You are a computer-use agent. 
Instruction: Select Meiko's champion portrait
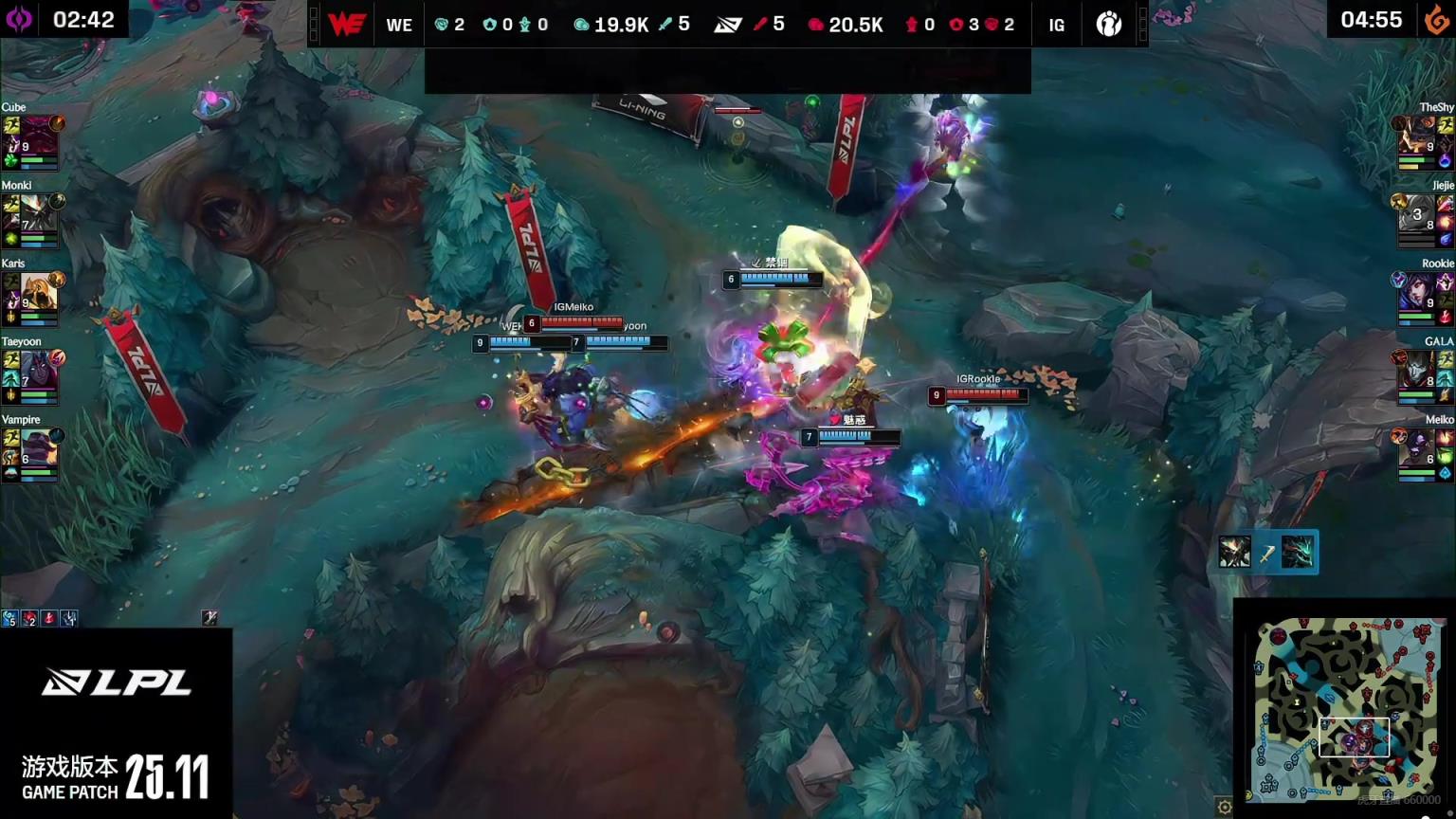(x=1415, y=447)
